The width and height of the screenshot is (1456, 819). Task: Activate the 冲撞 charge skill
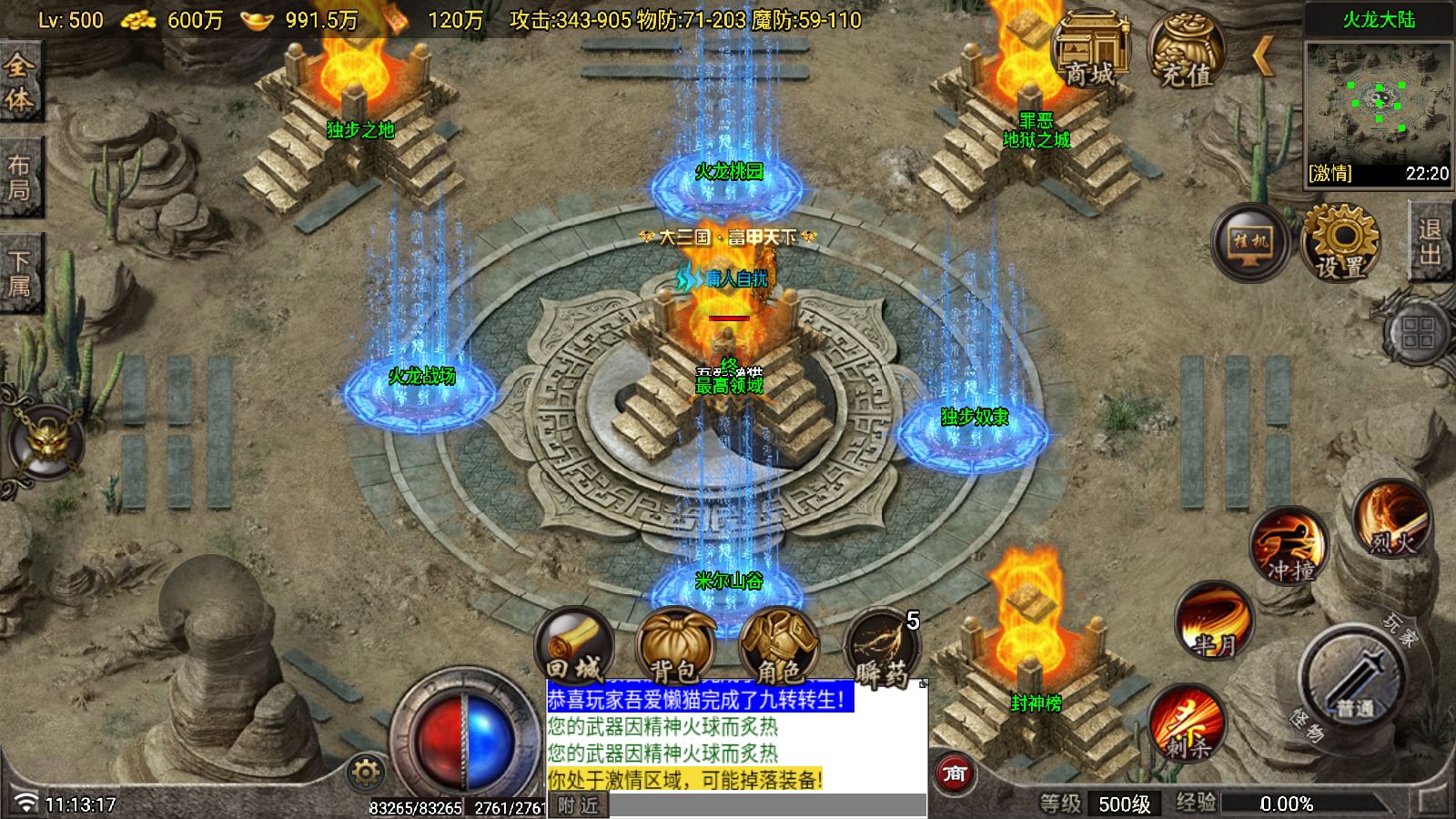pyautogui.click(x=1289, y=548)
